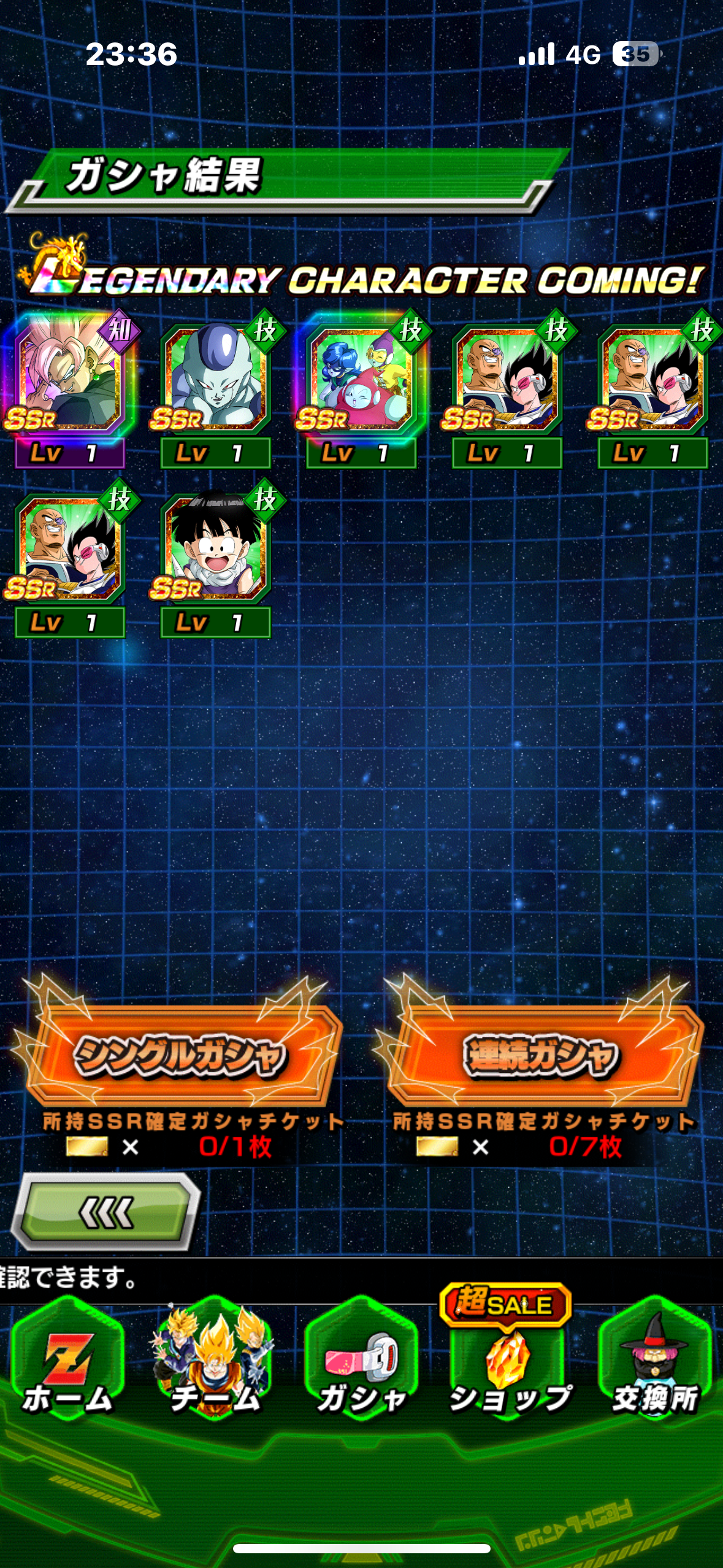View the Goku Black Rosé card
This screenshot has height=1568, width=723.
tap(69, 379)
